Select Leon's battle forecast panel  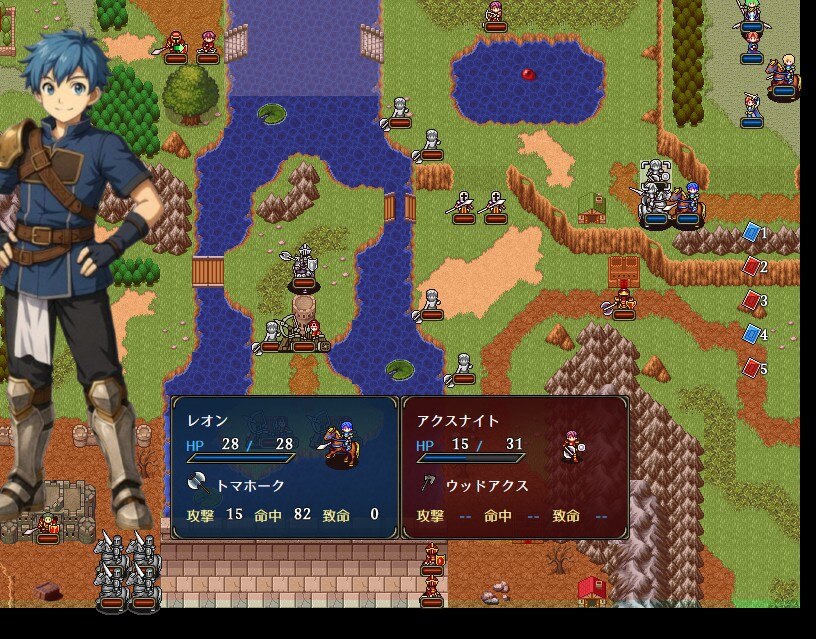pyautogui.click(x=285, y=467)
